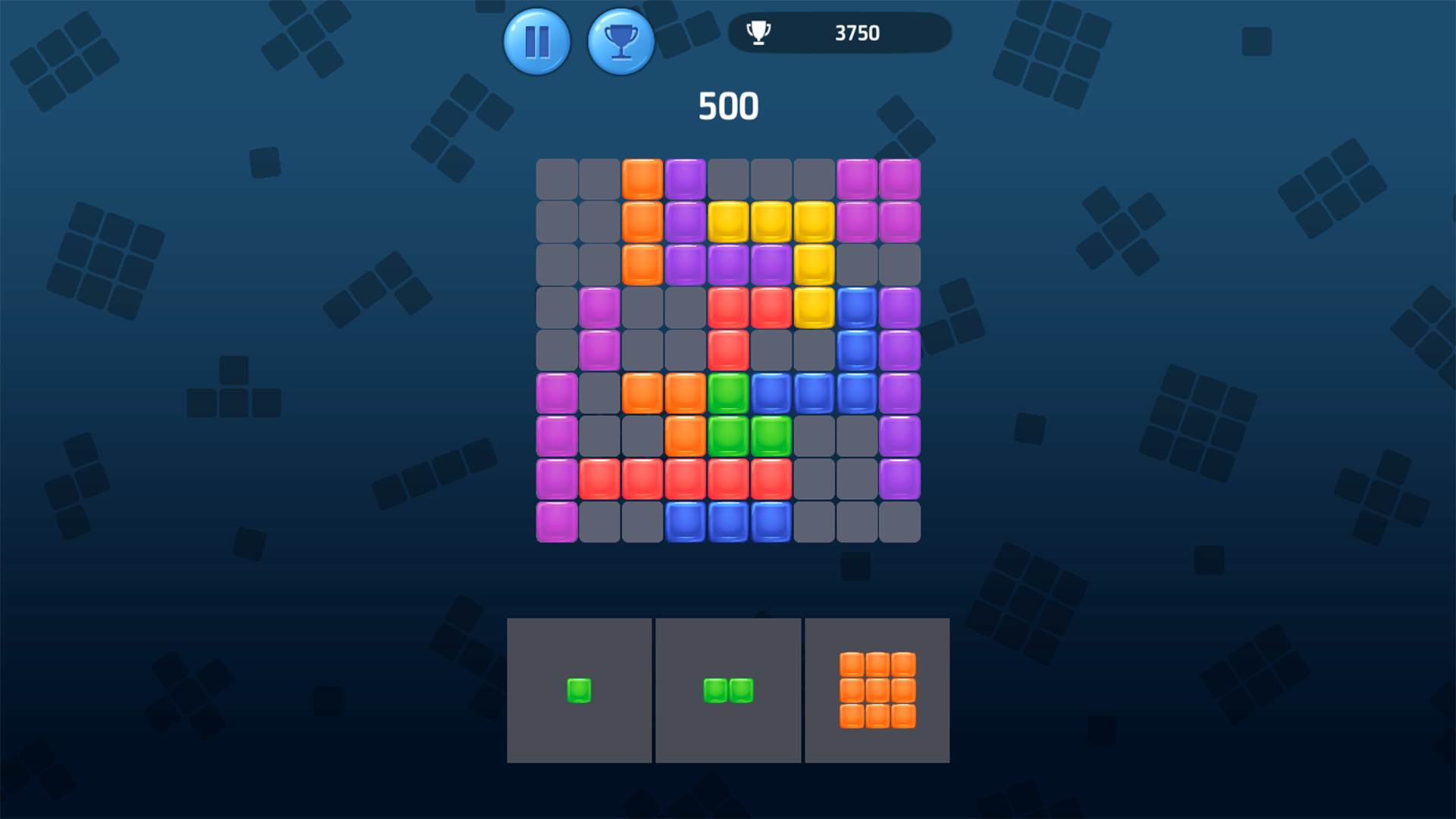
Task: Open the trophy leaderboard
Action: (x=620, y=42)
